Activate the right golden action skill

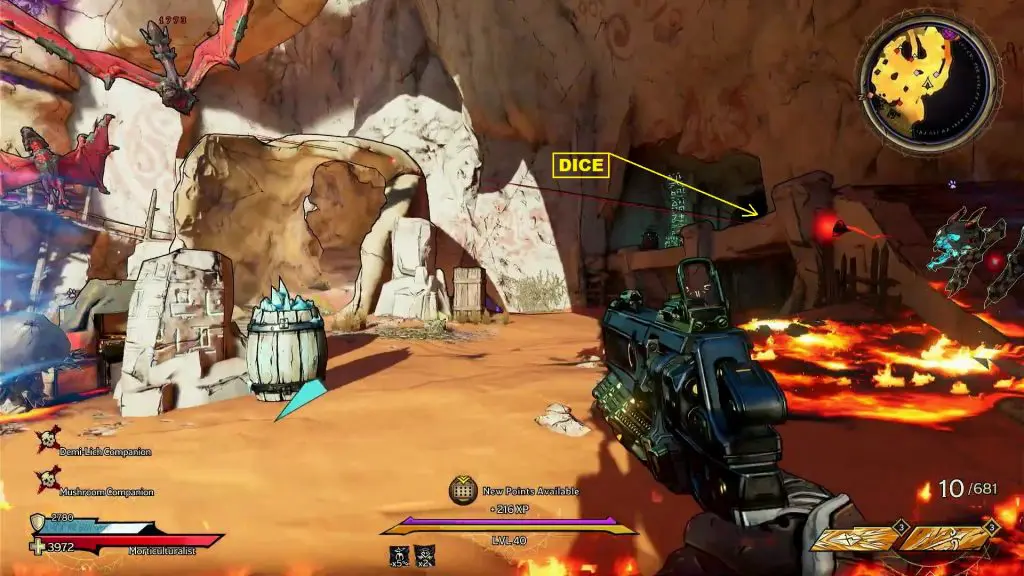pyautogui.click(x=943, y=539)
